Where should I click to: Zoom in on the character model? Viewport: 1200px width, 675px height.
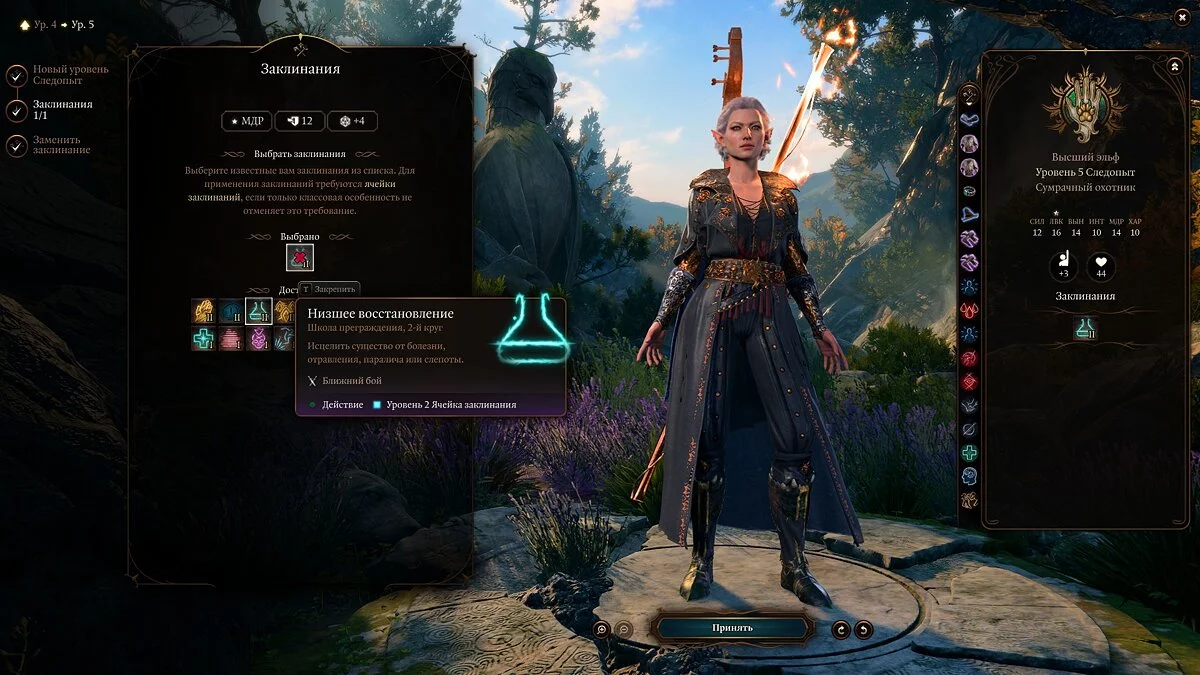[x=602, y=629]
